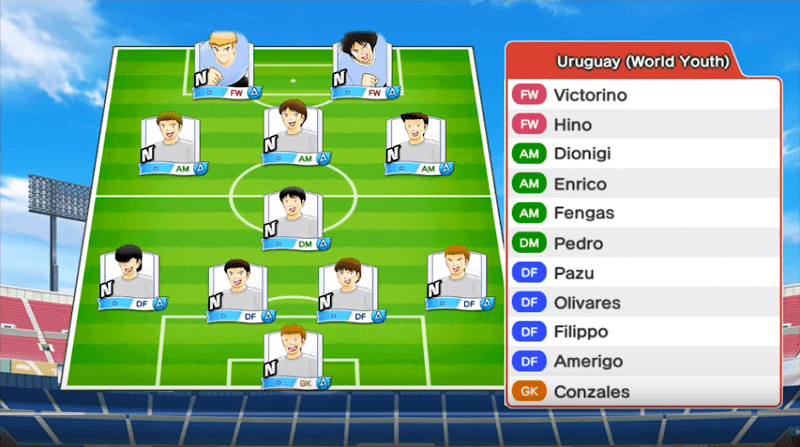Image resolution: width=800 pixels, height=447 pixels.
Task: Choose Pazu from the defender rows
Action: pos(642,272)
